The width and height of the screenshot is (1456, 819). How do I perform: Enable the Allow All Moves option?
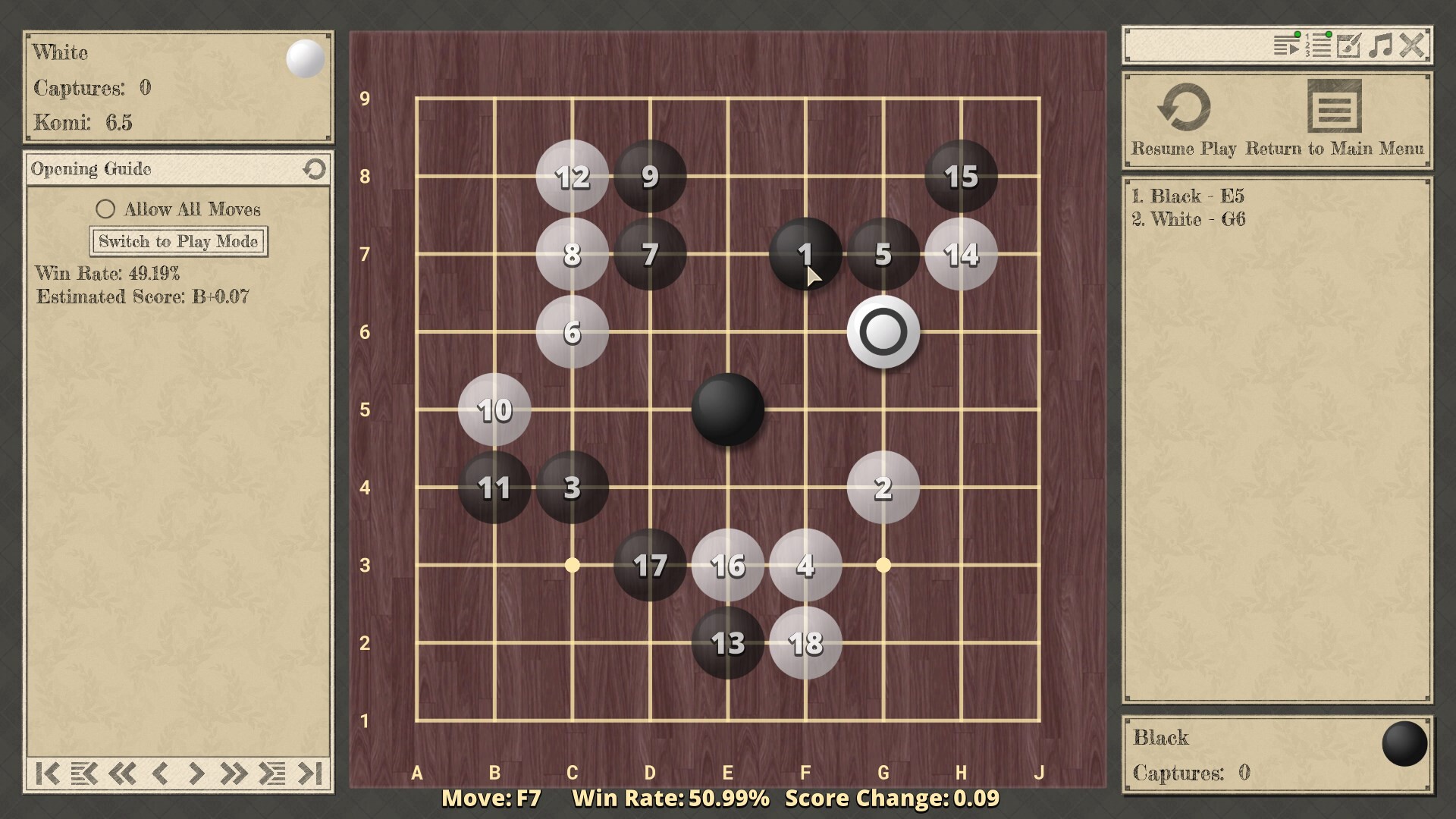click(x=105, y=209)
